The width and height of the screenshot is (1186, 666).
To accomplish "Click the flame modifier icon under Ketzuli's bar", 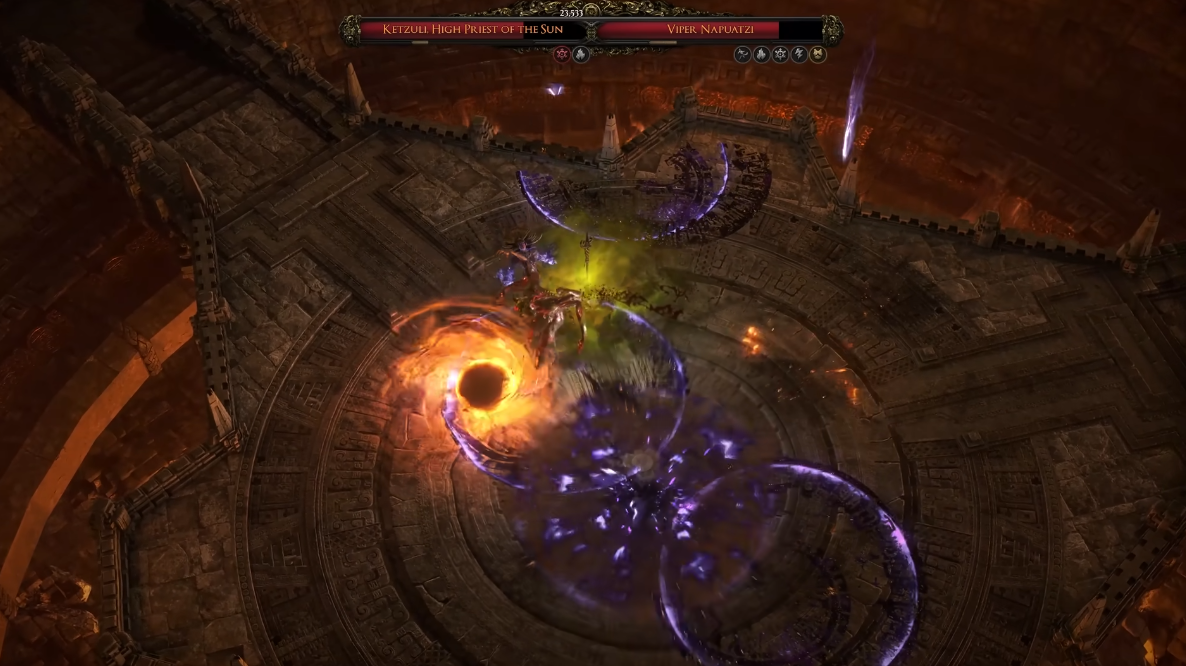I will pos(580,54).
